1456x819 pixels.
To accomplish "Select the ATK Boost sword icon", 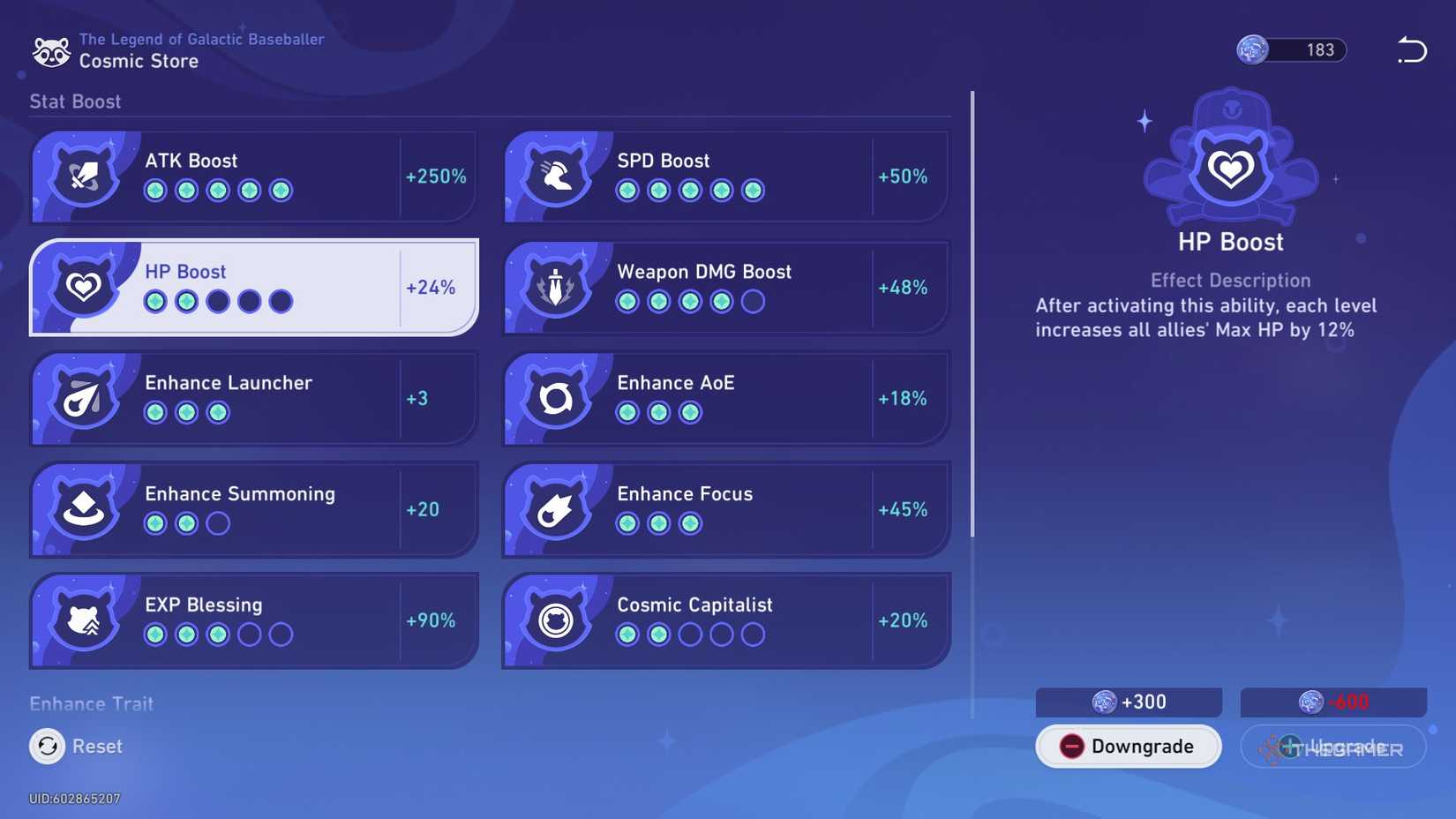I will (84, 174).
